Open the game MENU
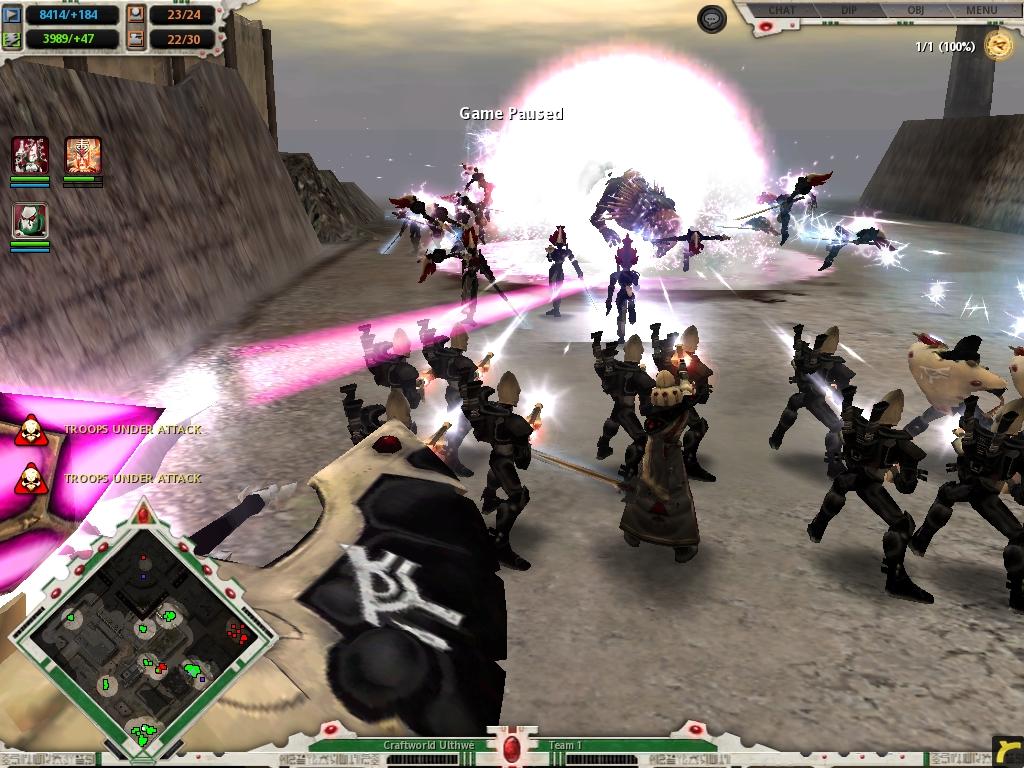The height and width of the screenshot is (768, 1024). (981, 10)
